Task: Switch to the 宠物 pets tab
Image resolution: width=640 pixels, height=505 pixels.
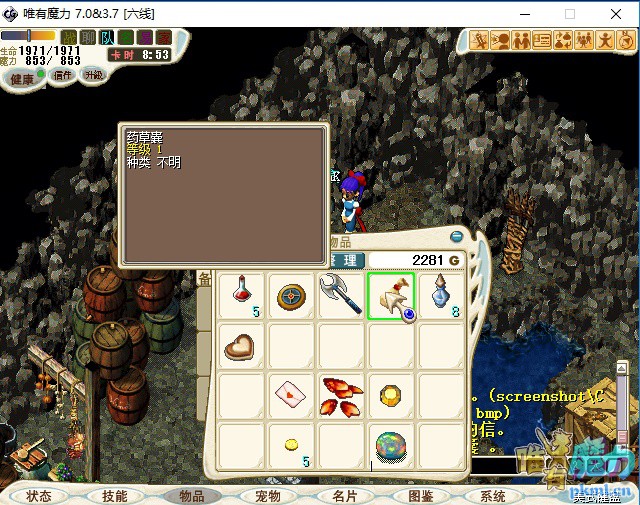Action: coord(268,496)
